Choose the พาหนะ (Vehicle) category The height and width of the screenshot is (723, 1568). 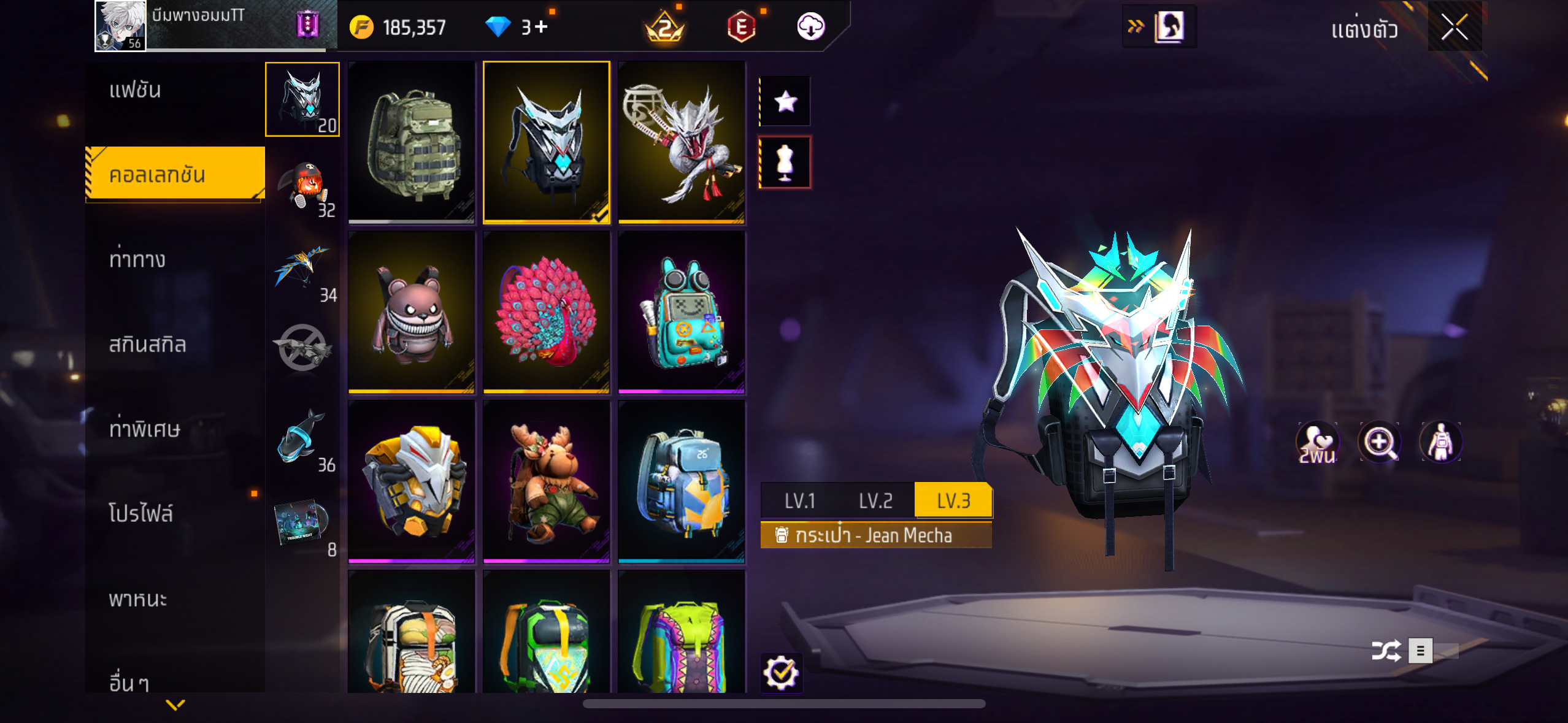pos(138,599)
